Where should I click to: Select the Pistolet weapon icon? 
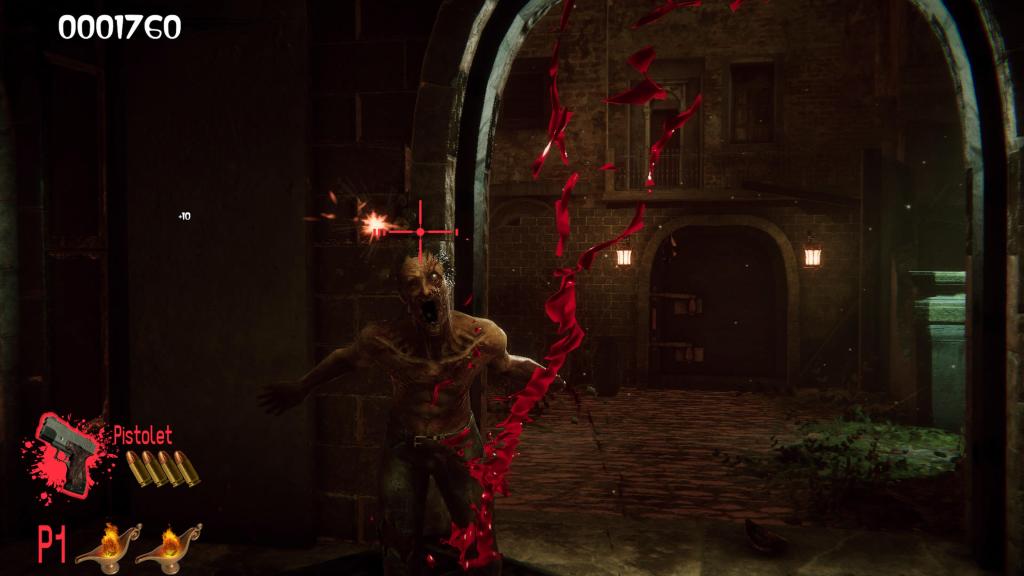pyautogui.click(x=68, y=452)
